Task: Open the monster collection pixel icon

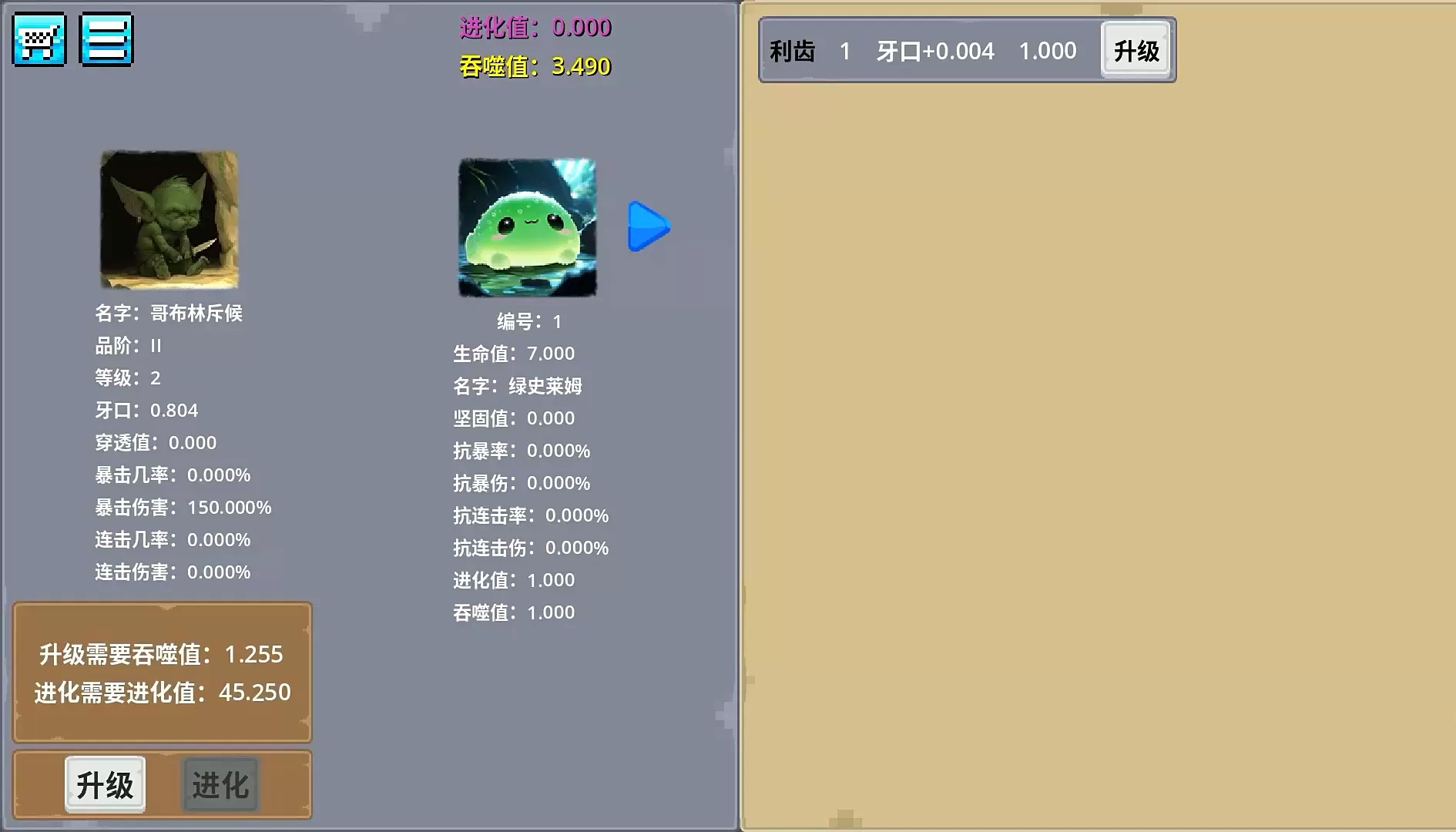Action: 39,39
